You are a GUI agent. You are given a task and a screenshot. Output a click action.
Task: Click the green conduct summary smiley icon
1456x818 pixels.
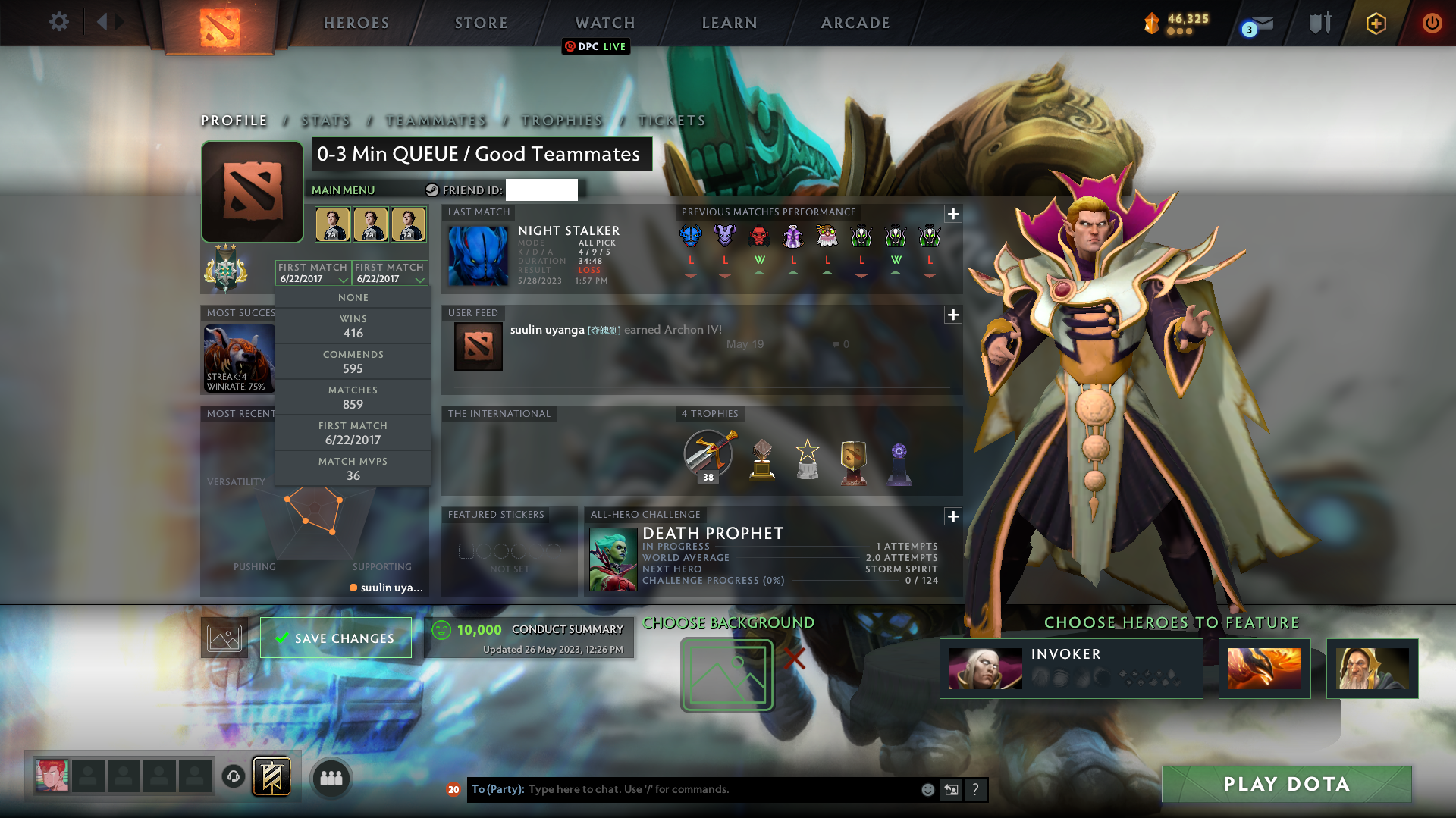[441, 629]
